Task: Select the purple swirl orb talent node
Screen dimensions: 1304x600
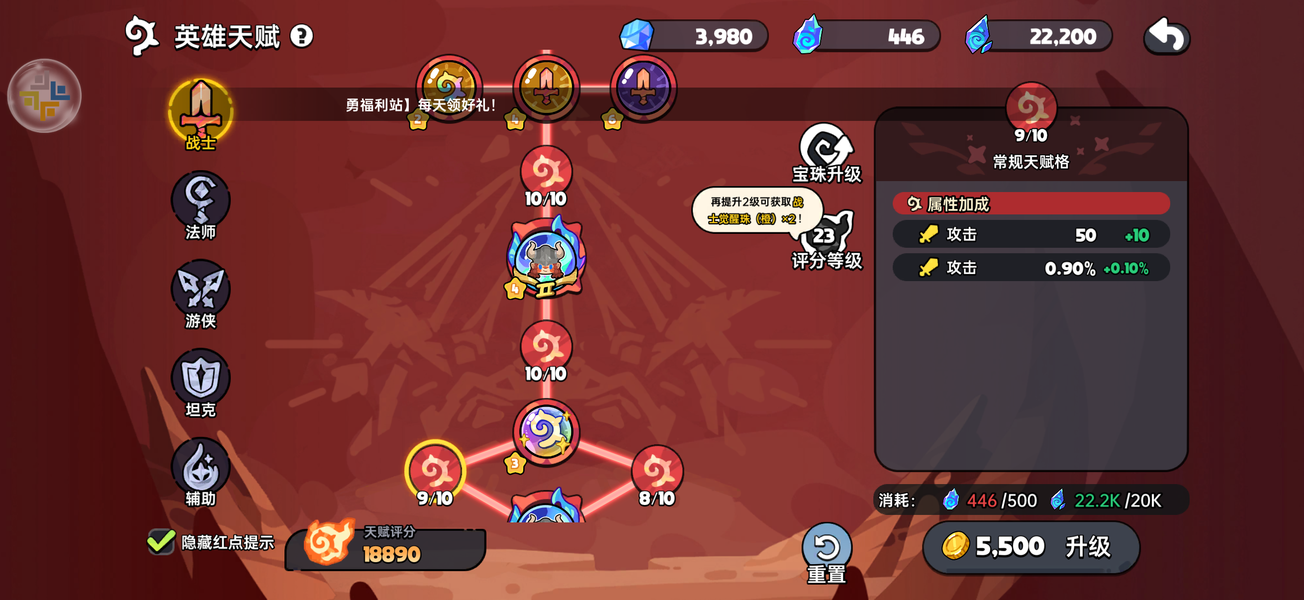Action: coord(546,432)
